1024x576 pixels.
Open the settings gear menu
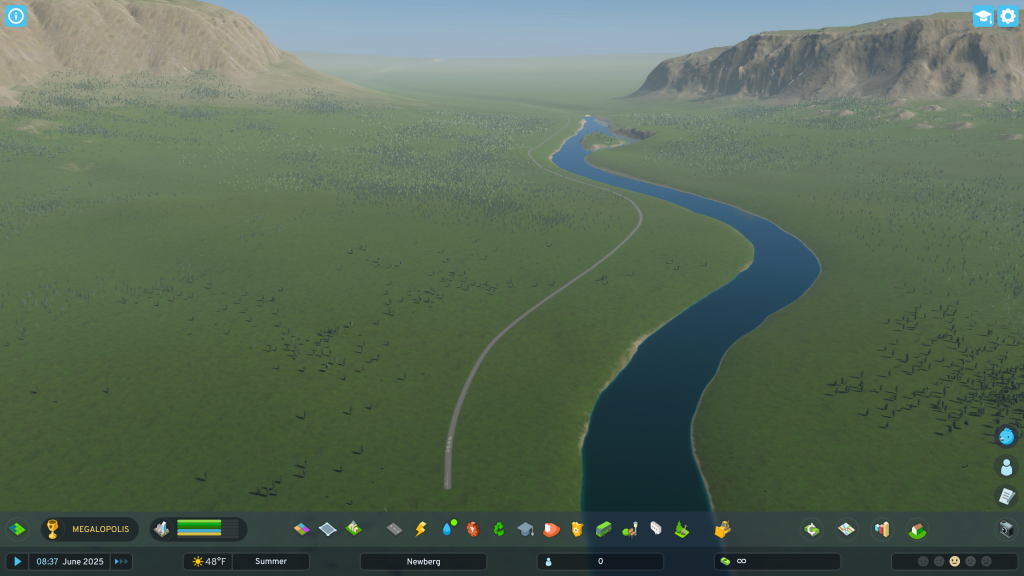[1008, 17]
